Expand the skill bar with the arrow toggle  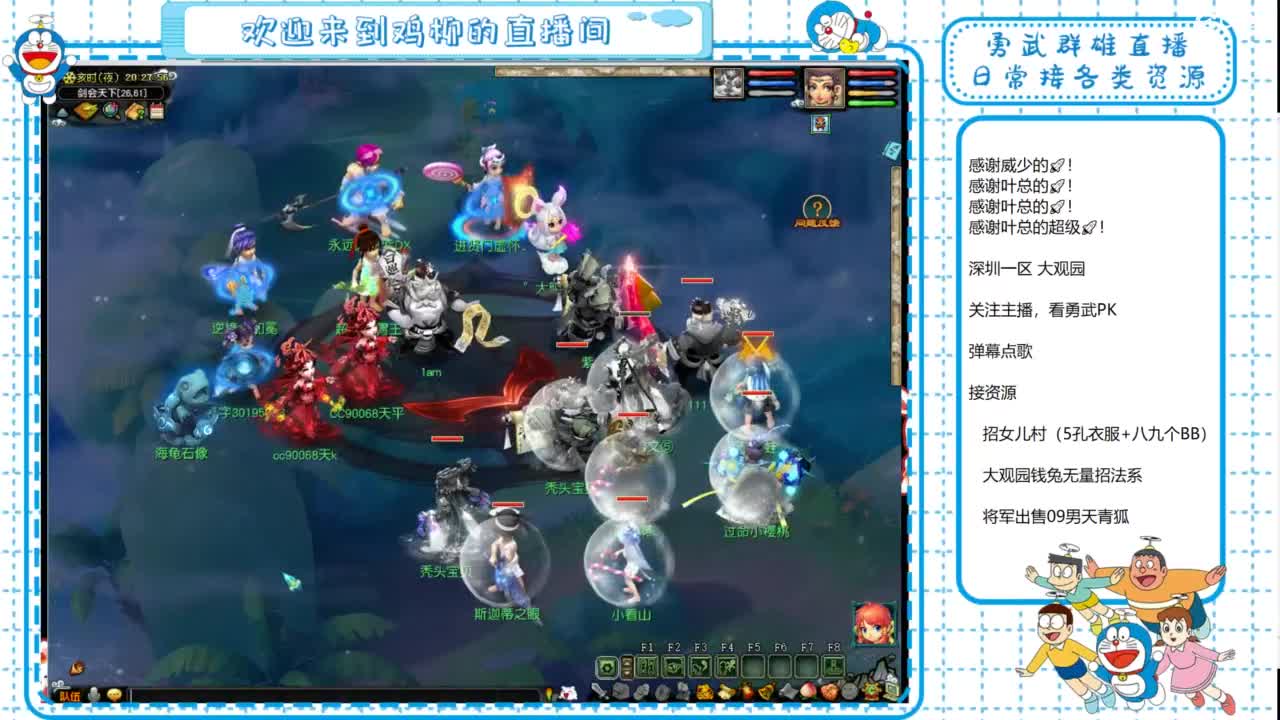coord(627,666)
